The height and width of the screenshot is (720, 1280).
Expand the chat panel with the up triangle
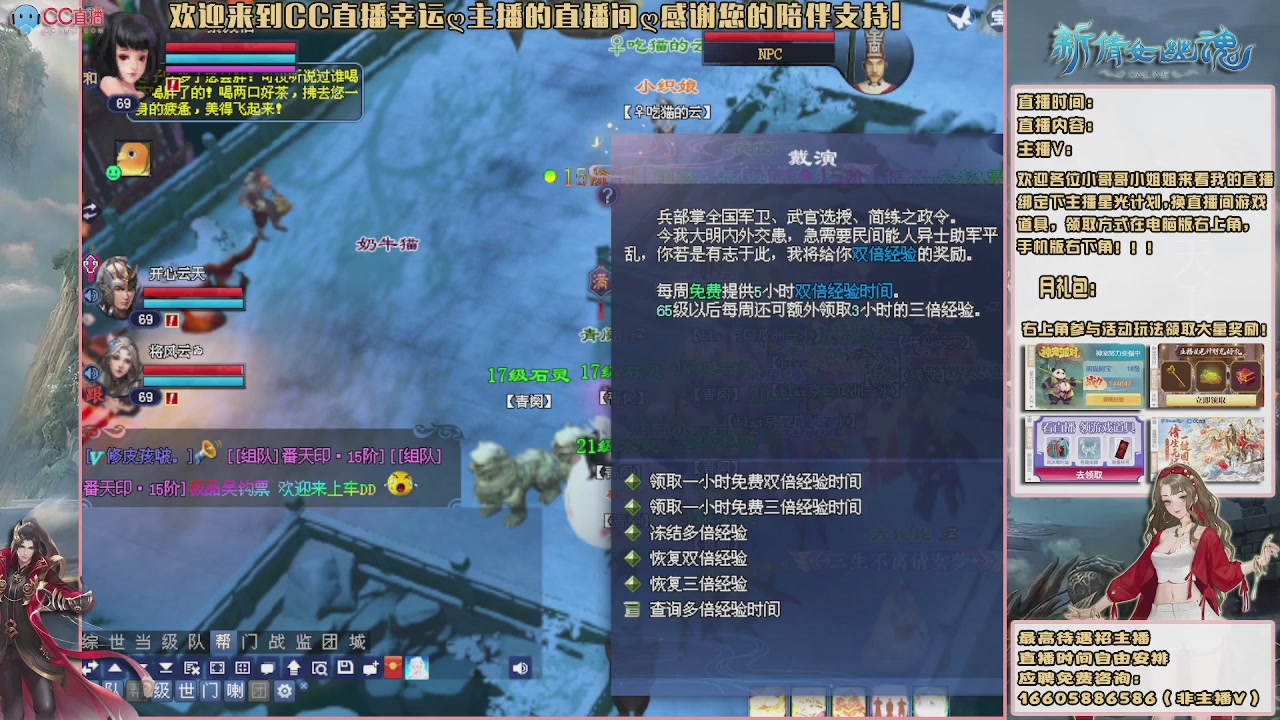tap(115, 667)
